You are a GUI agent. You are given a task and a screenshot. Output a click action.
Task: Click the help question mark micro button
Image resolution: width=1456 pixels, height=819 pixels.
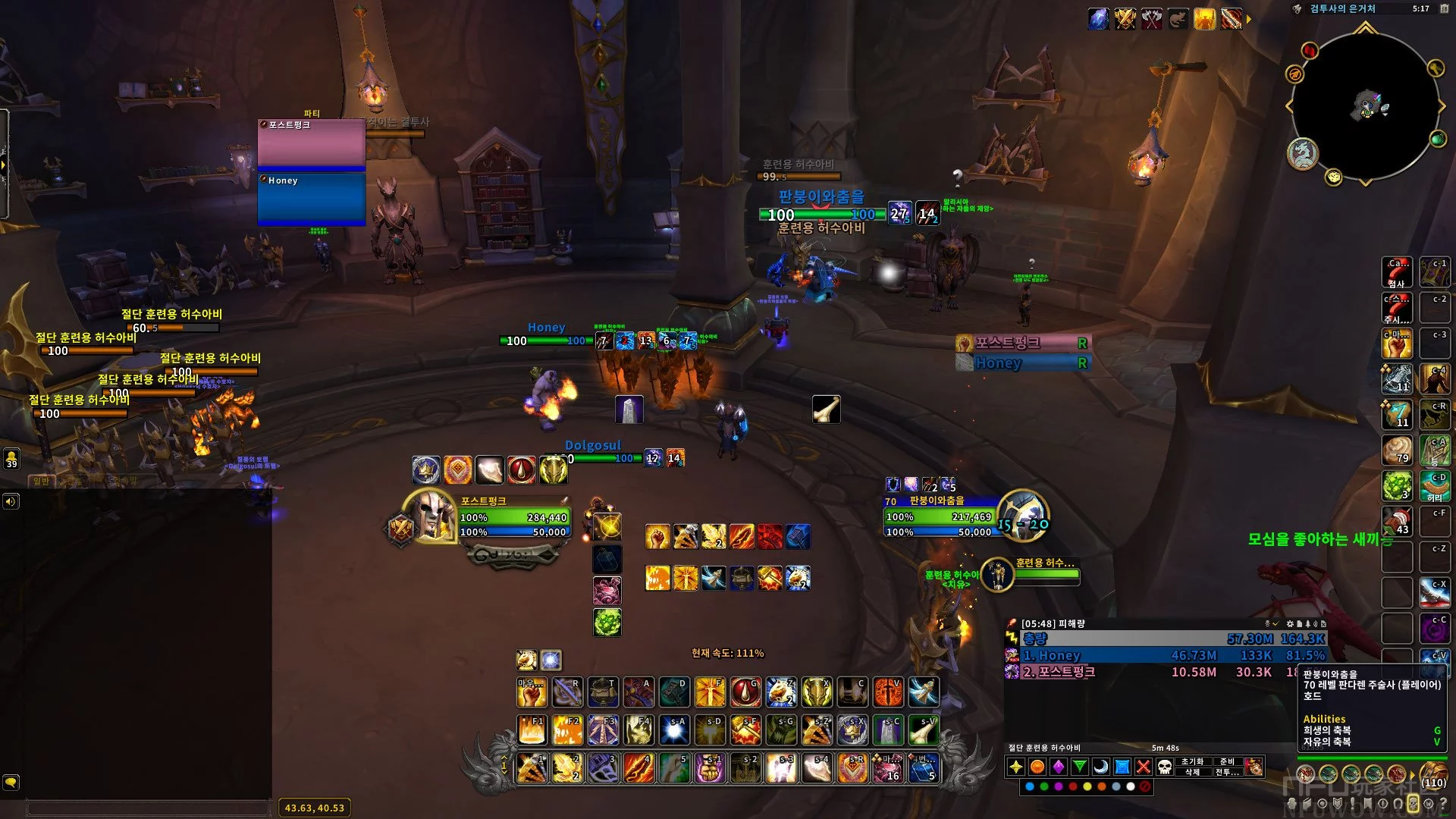[1443, 803]
